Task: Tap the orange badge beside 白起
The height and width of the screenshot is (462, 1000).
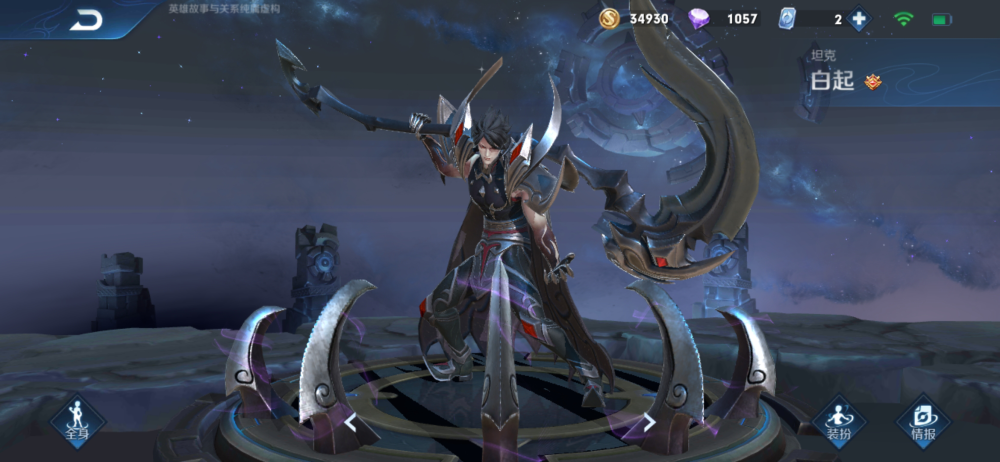Action: (873, 81)
